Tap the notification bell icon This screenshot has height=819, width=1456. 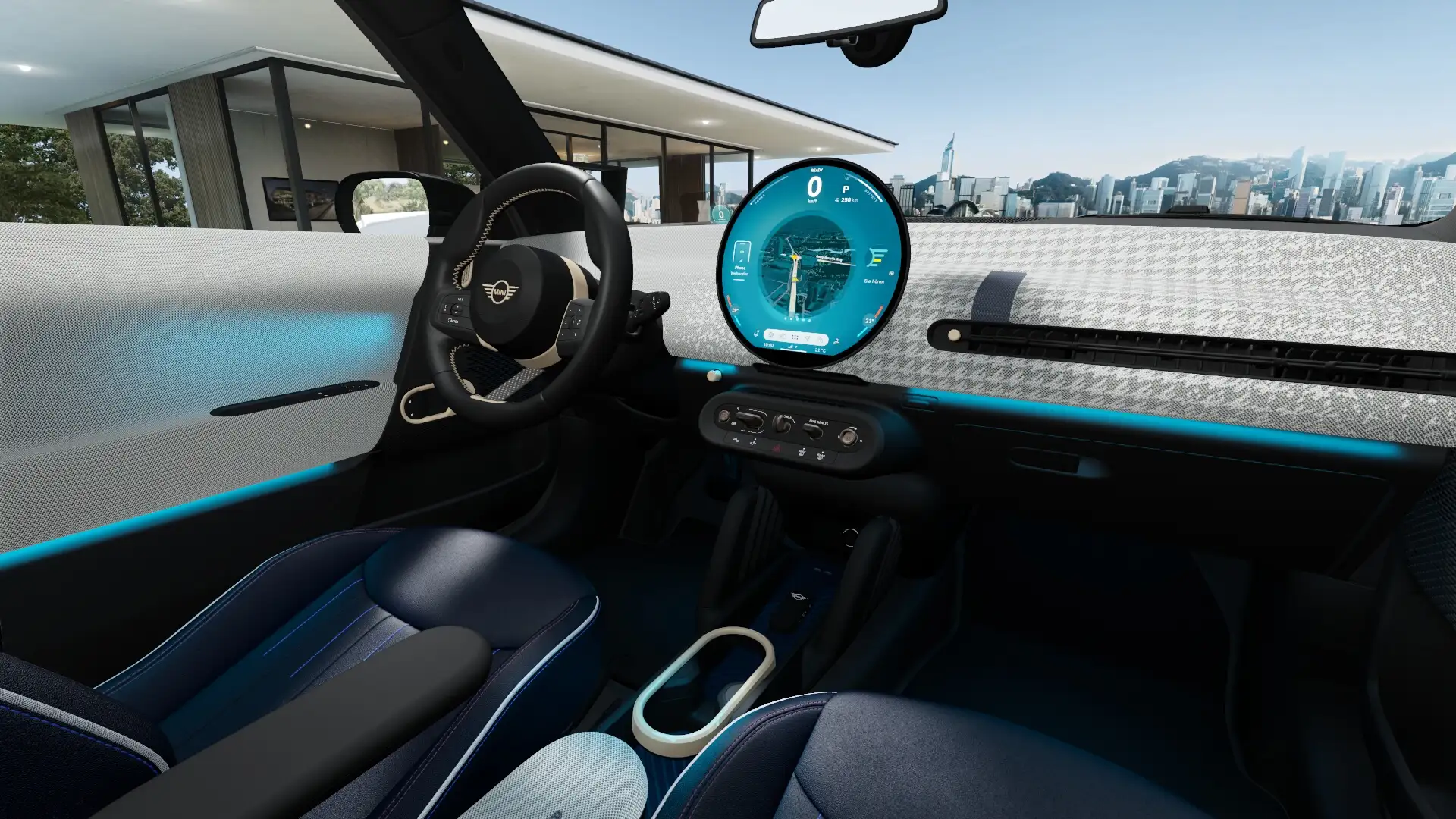757,333
